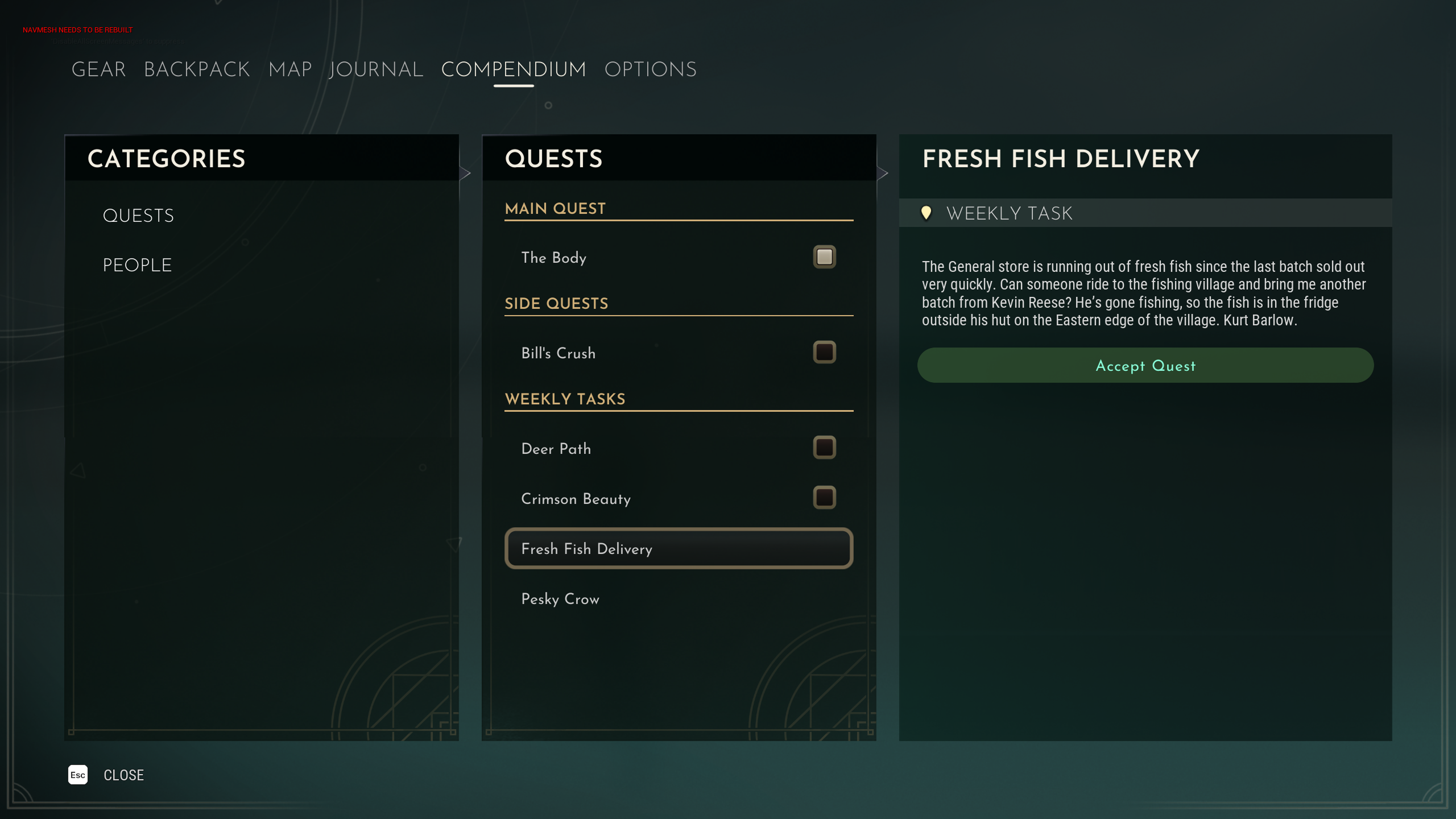This screenshot has width=1456, height=819.
Task: Show the Map tab
Action: pos(290,69)
